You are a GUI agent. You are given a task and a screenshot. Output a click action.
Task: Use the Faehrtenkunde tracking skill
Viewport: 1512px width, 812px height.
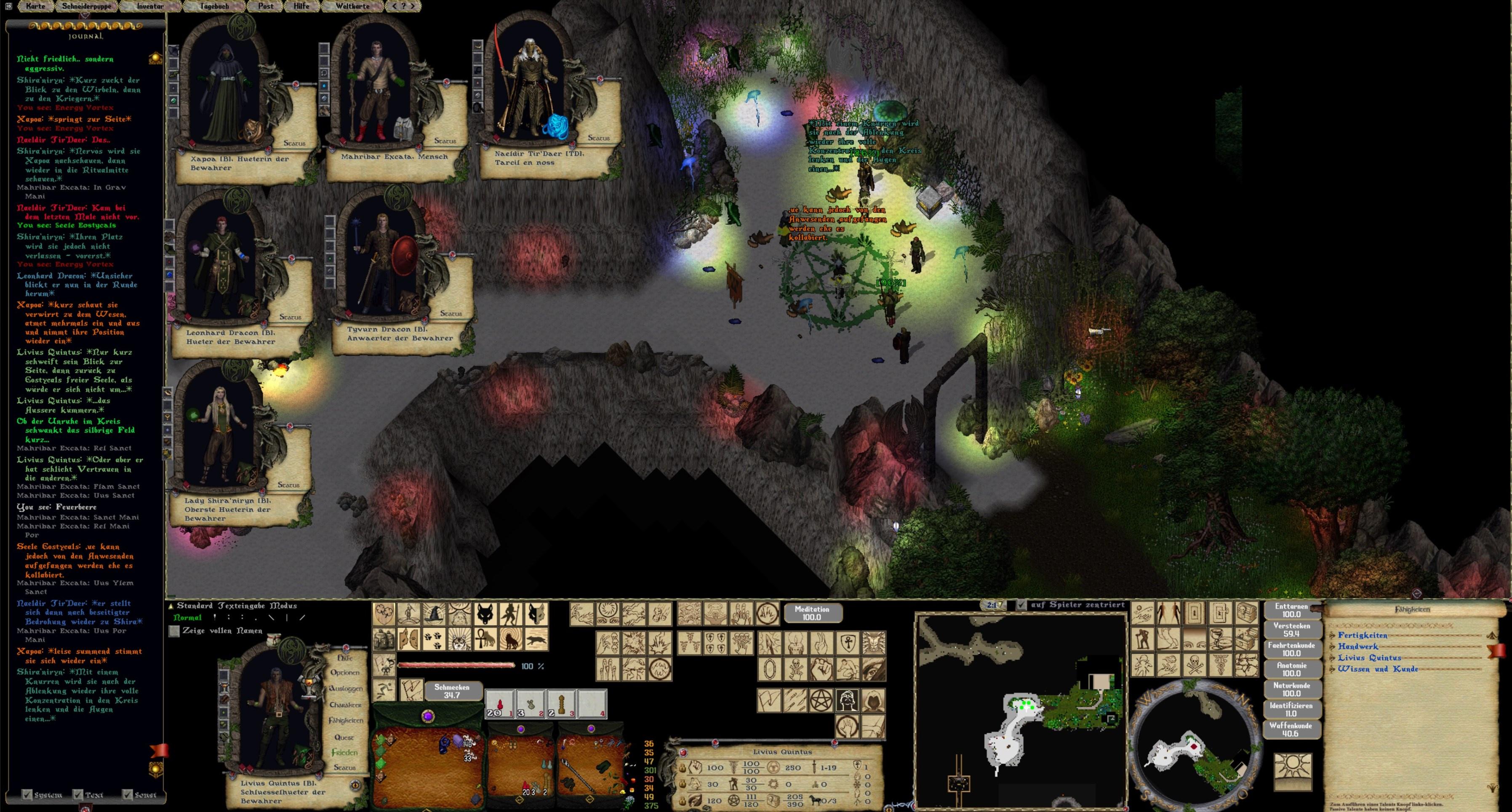(1291, 649)
